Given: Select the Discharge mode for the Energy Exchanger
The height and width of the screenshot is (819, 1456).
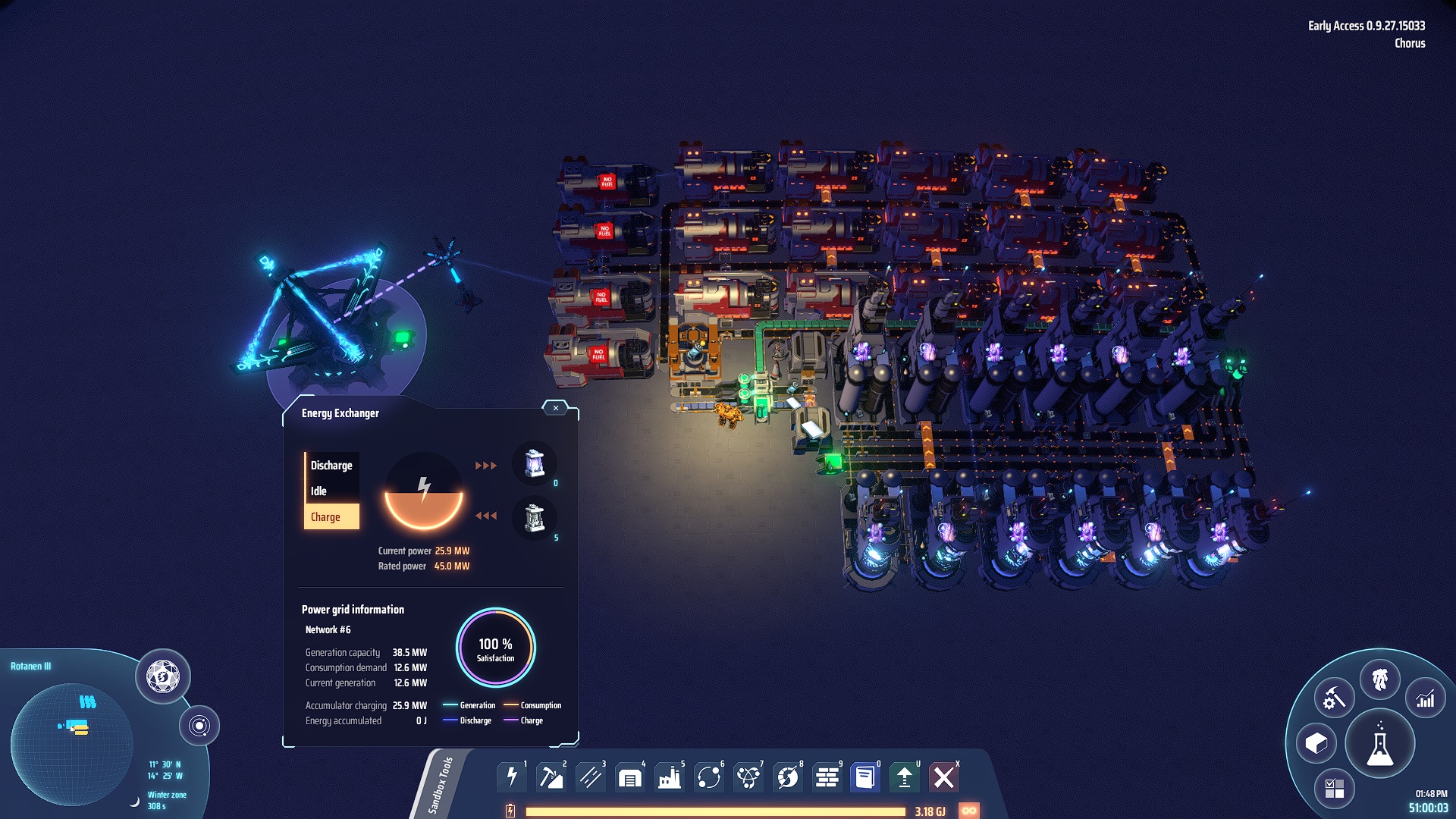Looking at the screenshot, I should tap(331, 465).
